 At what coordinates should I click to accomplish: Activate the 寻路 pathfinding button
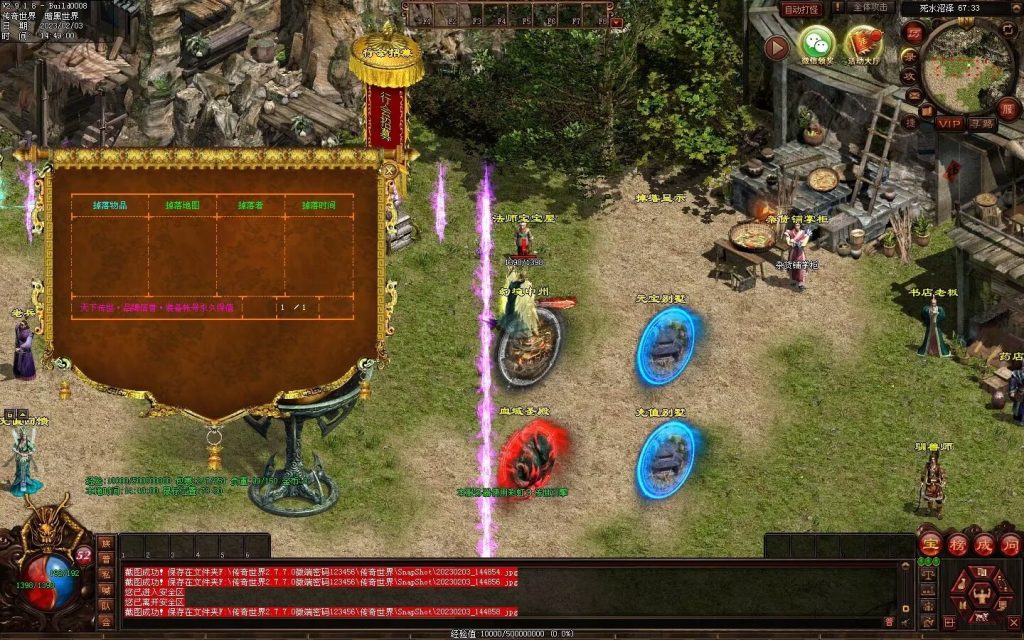tap(981, 123)
